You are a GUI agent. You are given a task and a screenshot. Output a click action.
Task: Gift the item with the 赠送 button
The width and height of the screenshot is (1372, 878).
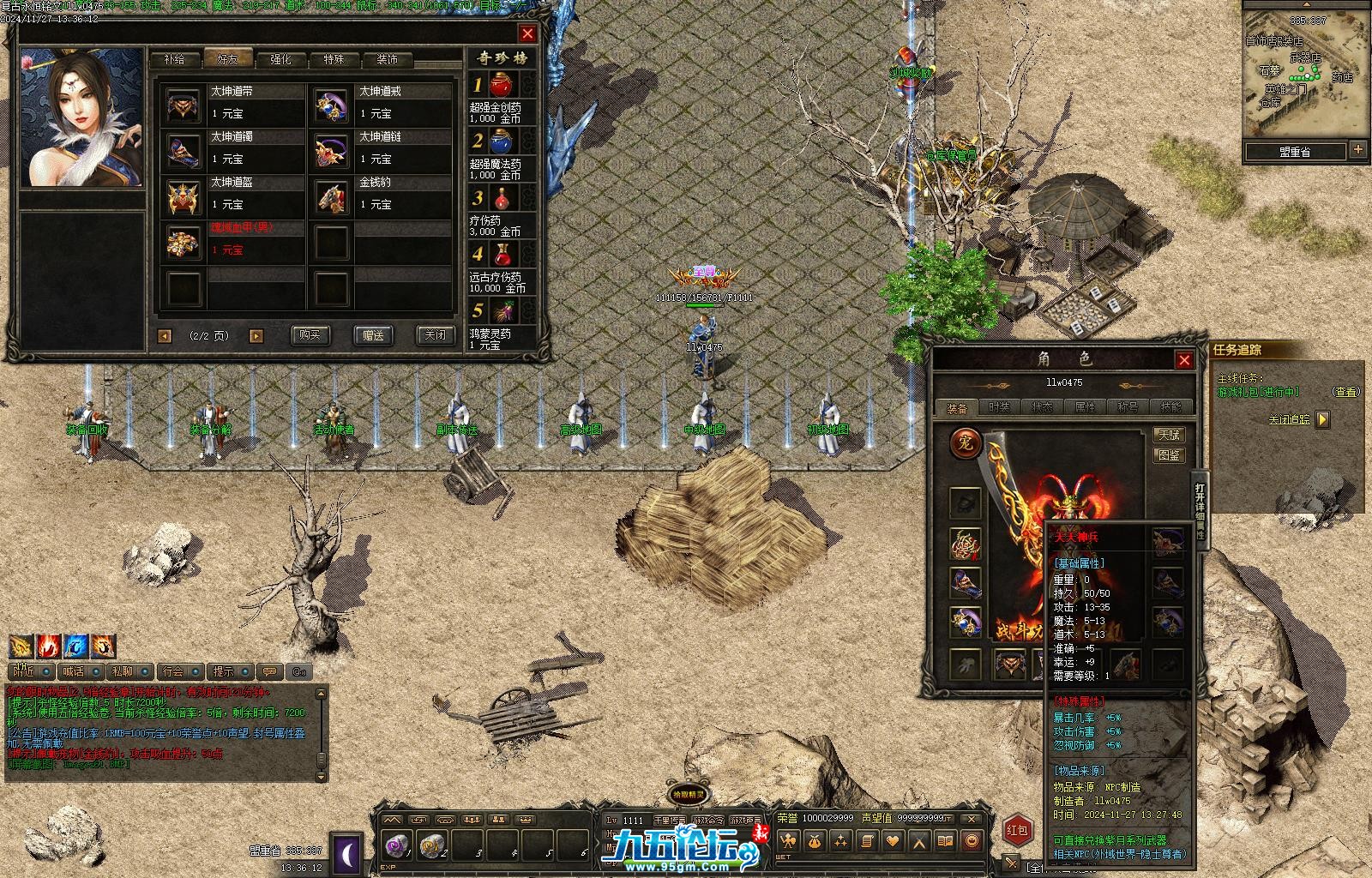[x=373, y=335]
